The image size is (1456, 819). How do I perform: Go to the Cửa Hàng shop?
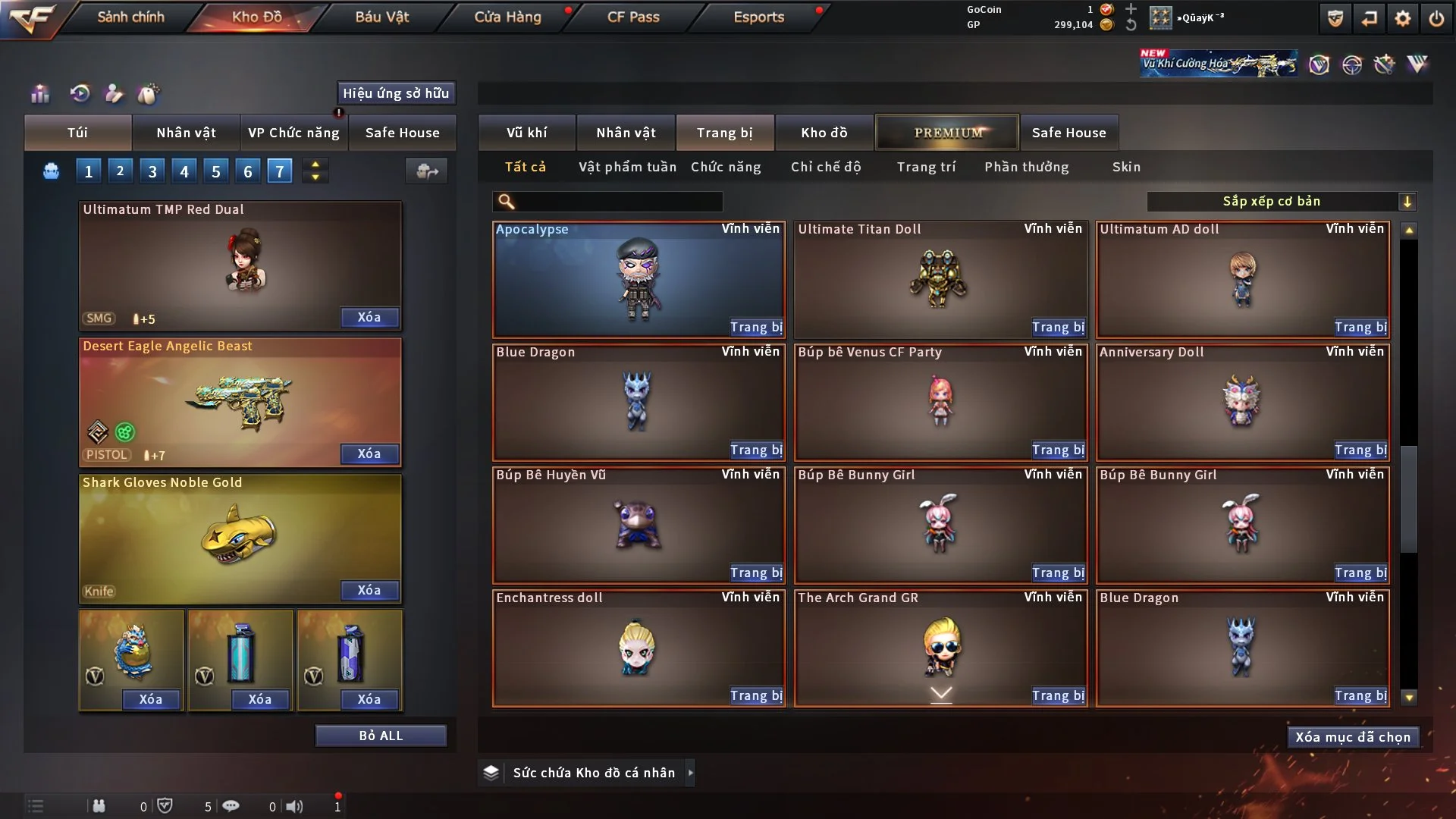coord(507,17)
